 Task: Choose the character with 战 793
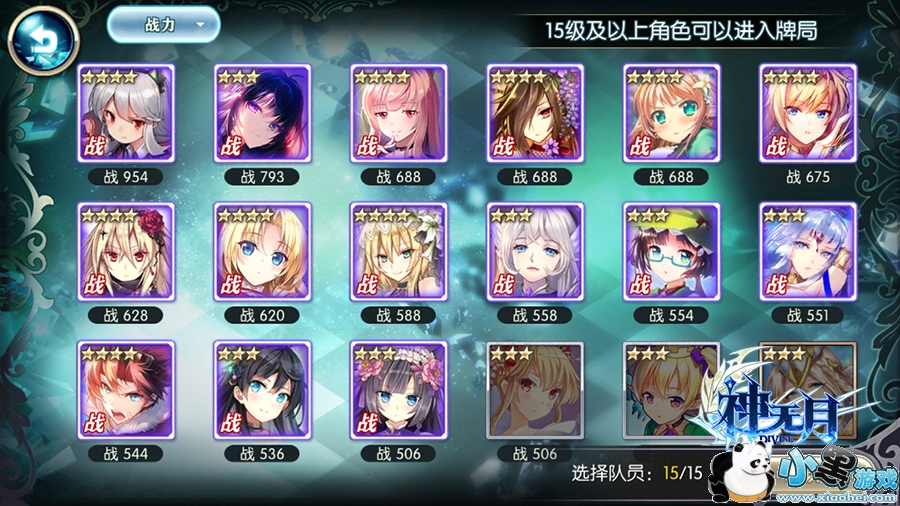tap(262, 113)
